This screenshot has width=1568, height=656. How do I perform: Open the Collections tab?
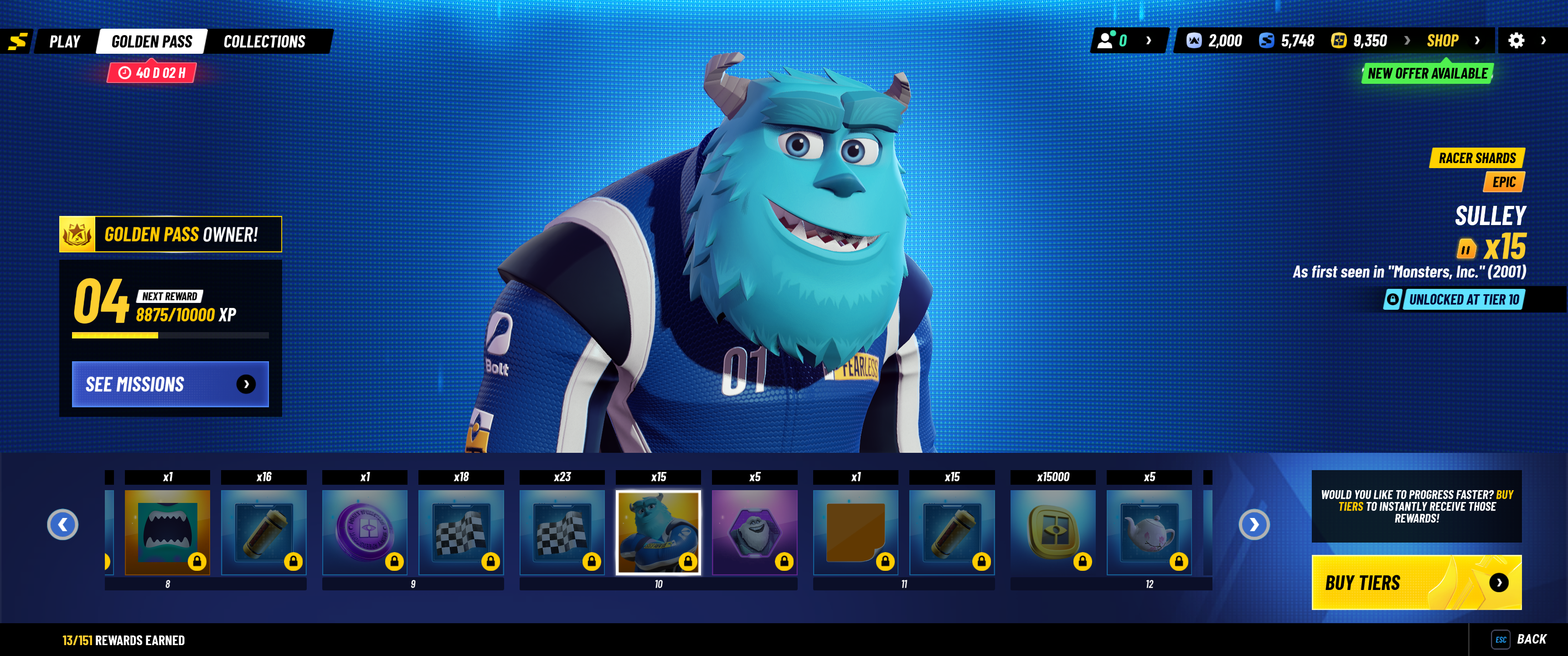[x=264, y=41]
